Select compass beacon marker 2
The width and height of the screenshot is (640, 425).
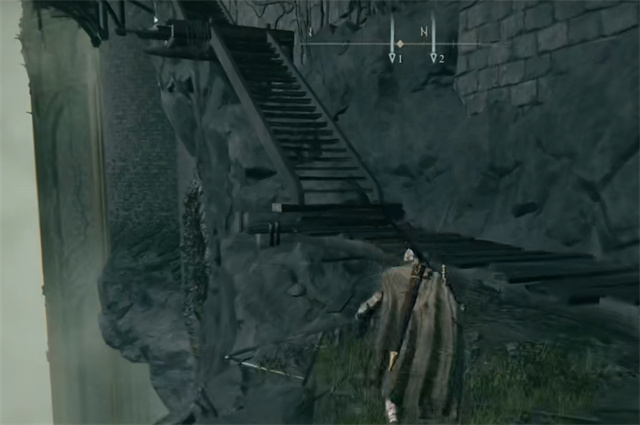coord(435,58)
